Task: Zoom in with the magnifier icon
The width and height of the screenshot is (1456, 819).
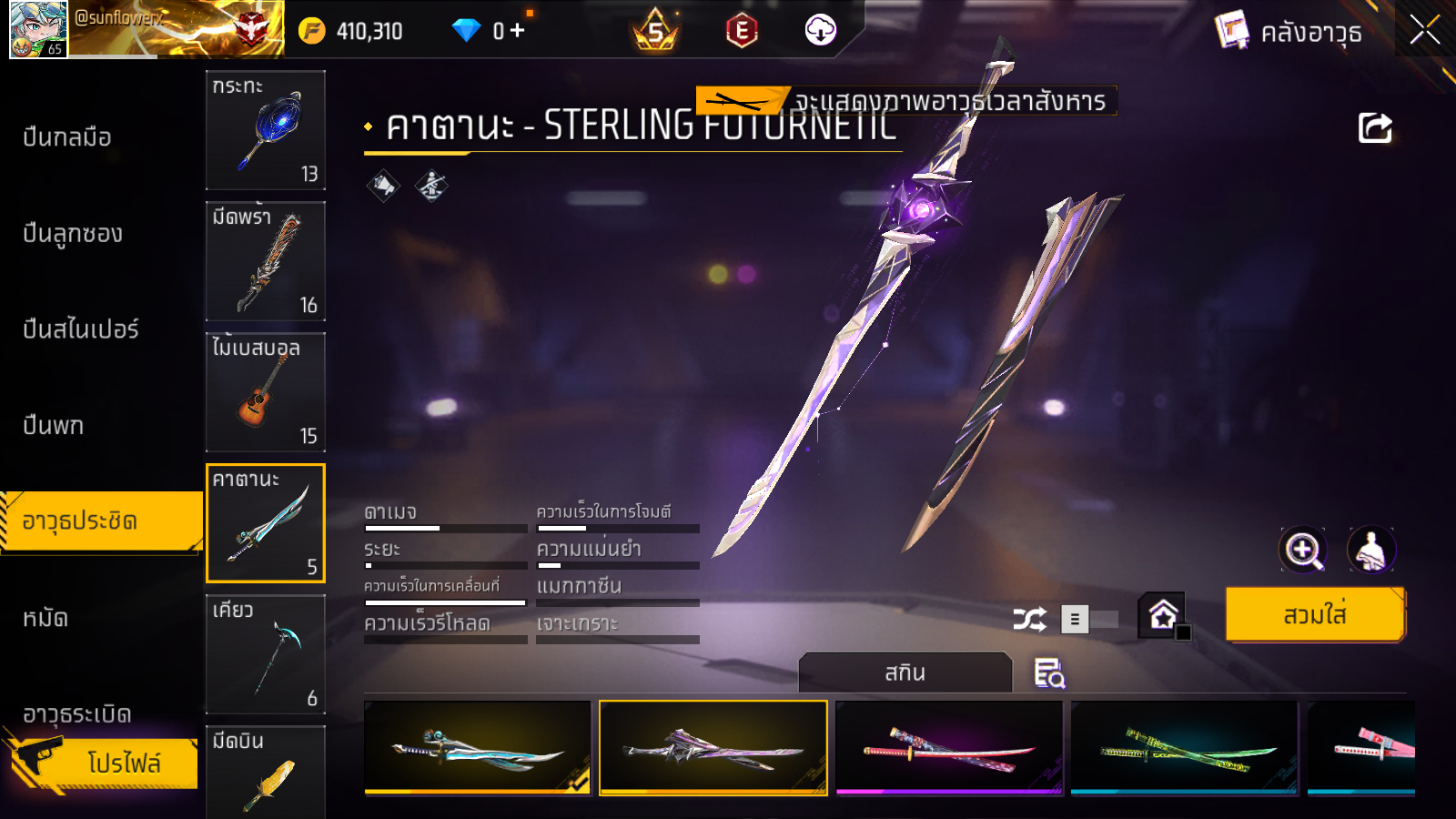Action: [1303, 550]
